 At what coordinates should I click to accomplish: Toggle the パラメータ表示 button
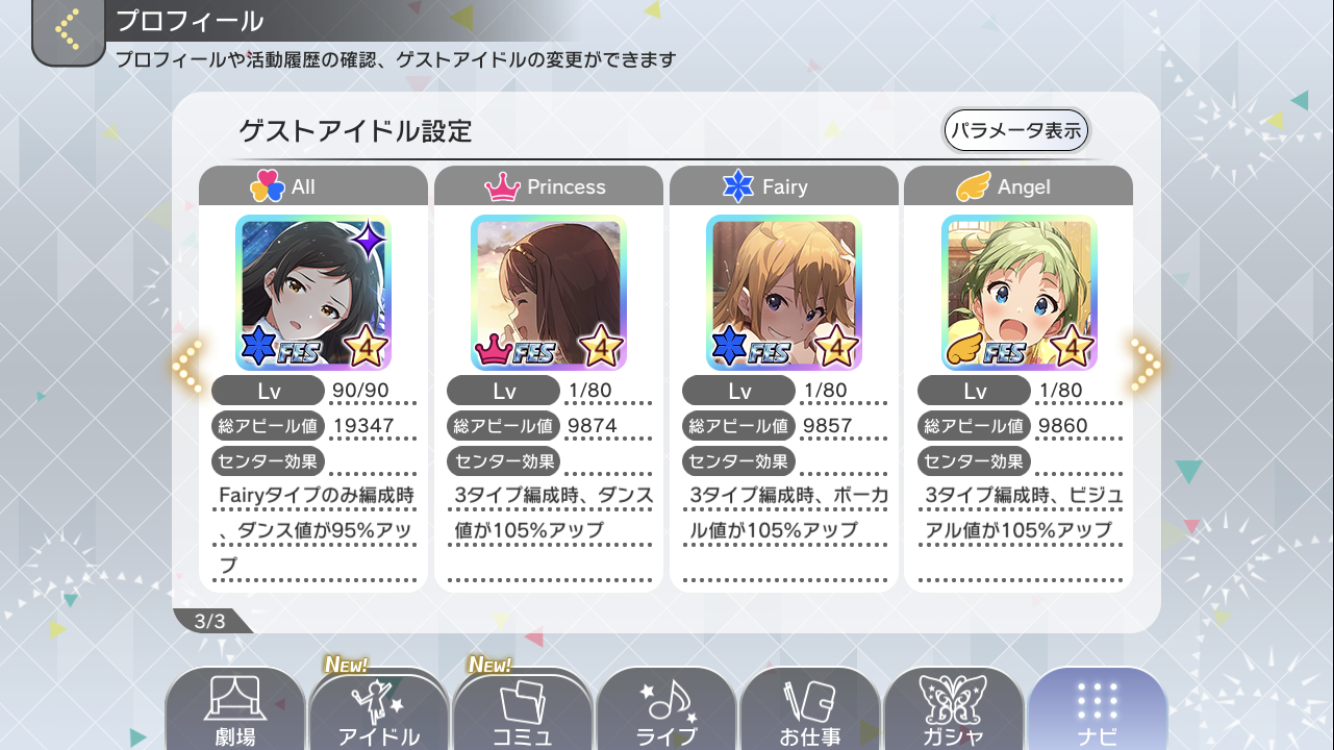tap(1015, 131)
